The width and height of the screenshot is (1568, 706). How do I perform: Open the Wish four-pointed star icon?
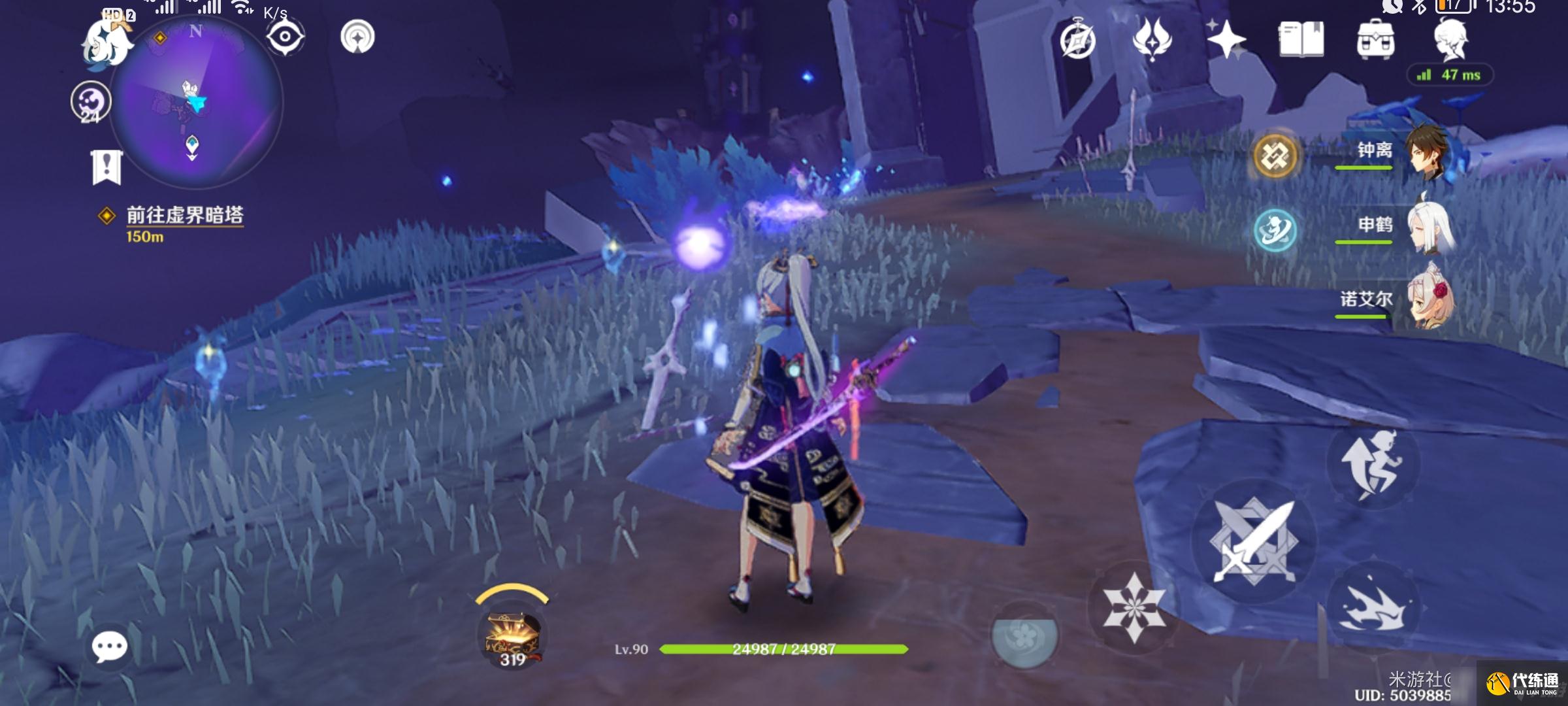click(x=1226, y=39)
